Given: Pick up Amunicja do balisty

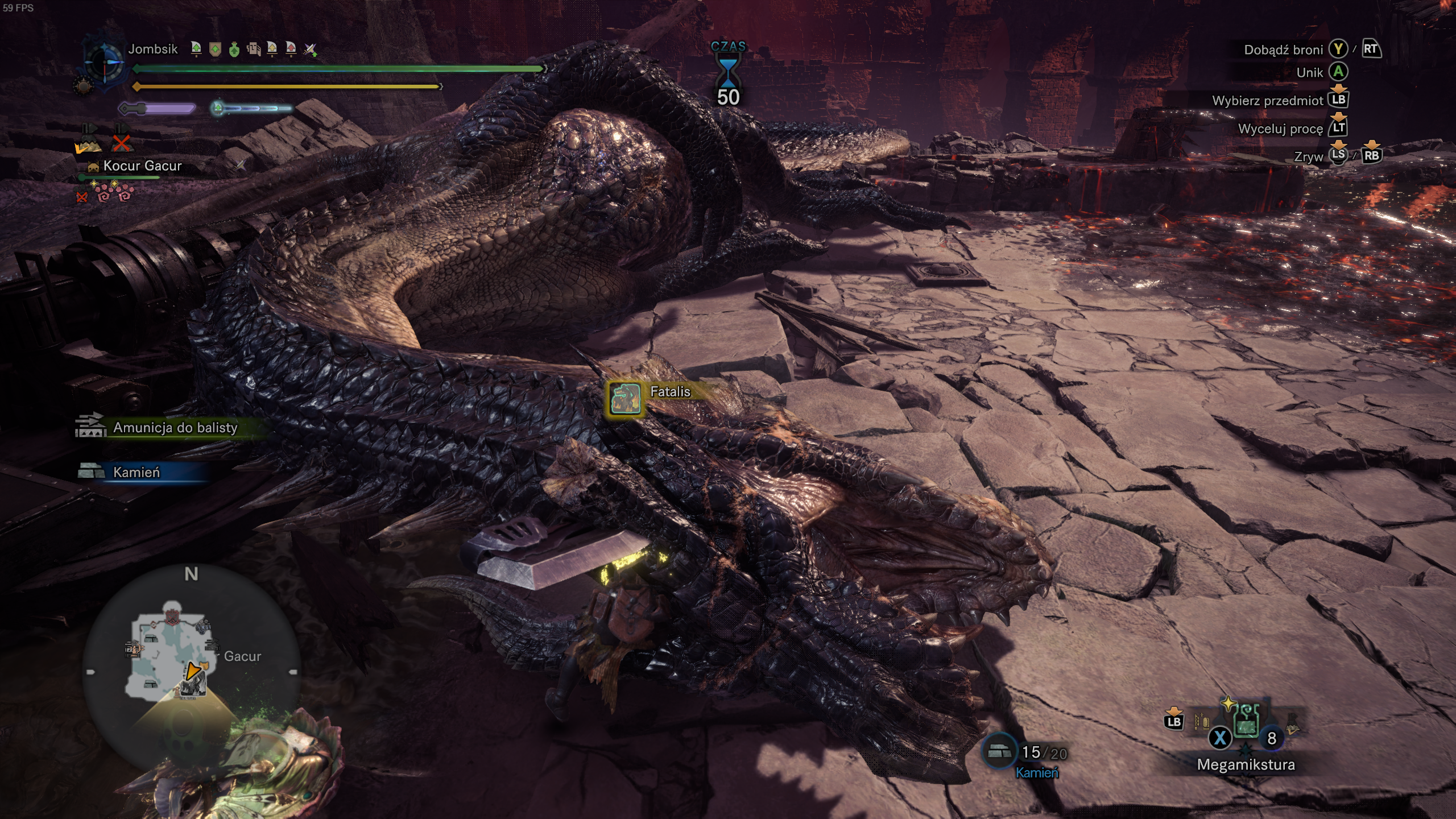Looking at the screenshot, I should [175, 428].
